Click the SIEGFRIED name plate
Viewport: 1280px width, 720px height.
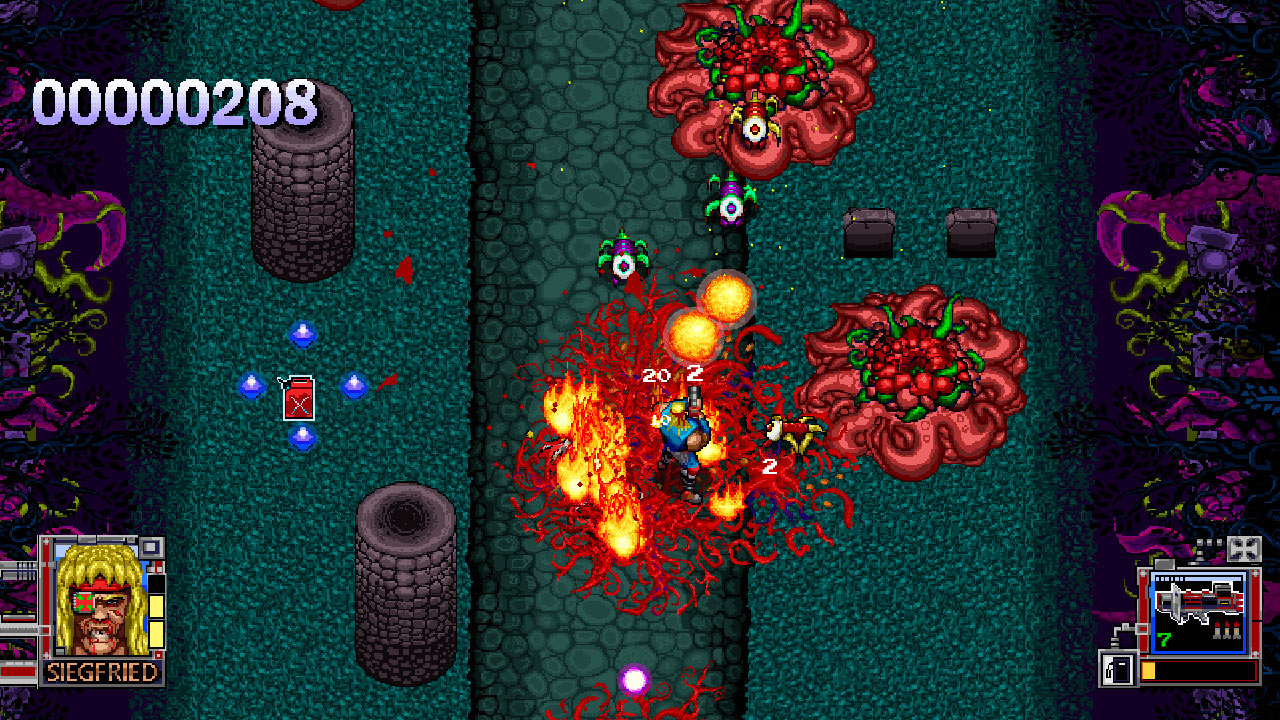click(100, 671)
